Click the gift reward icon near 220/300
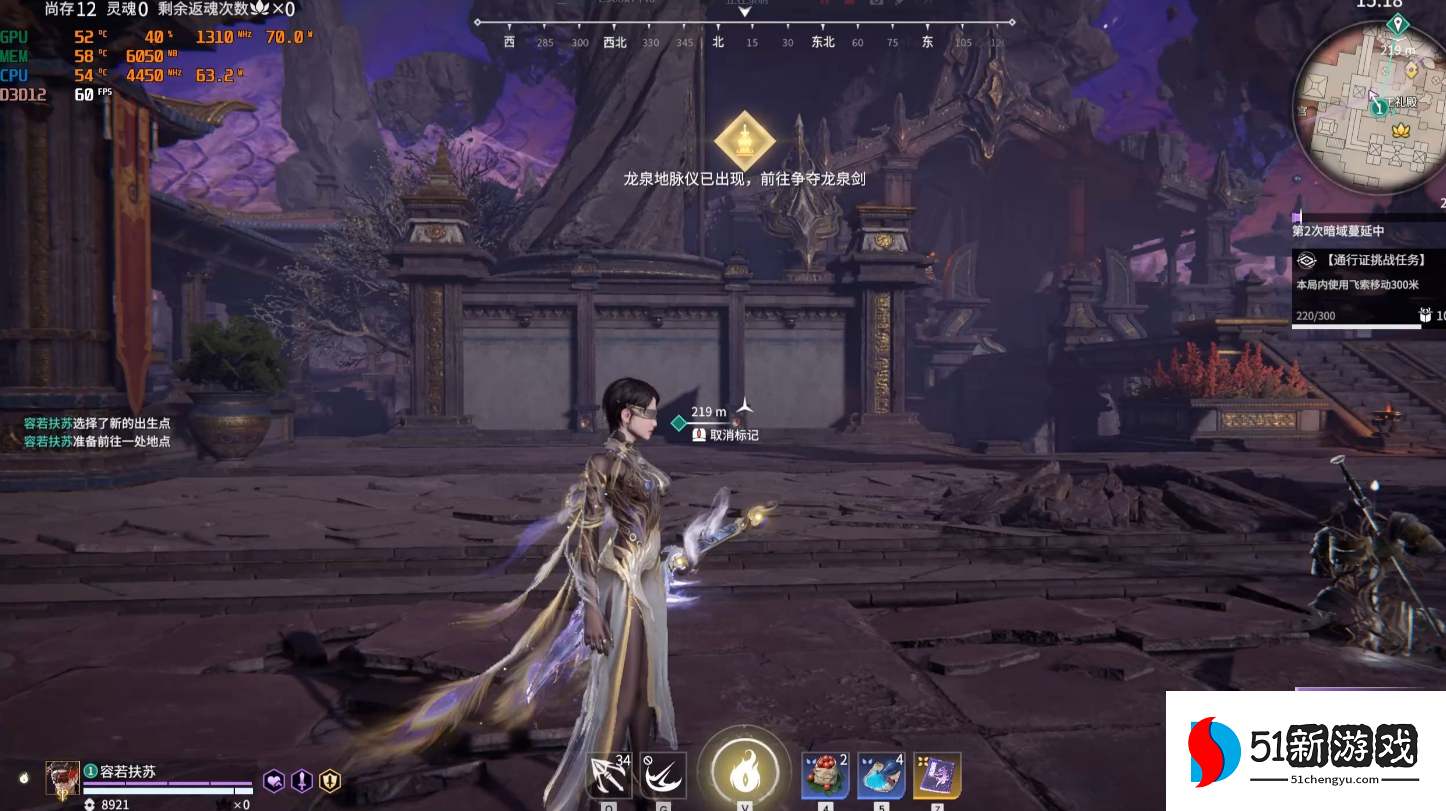Image resolution: width=1446 pixels, height=811 pixels. (x=1424, y=313)
